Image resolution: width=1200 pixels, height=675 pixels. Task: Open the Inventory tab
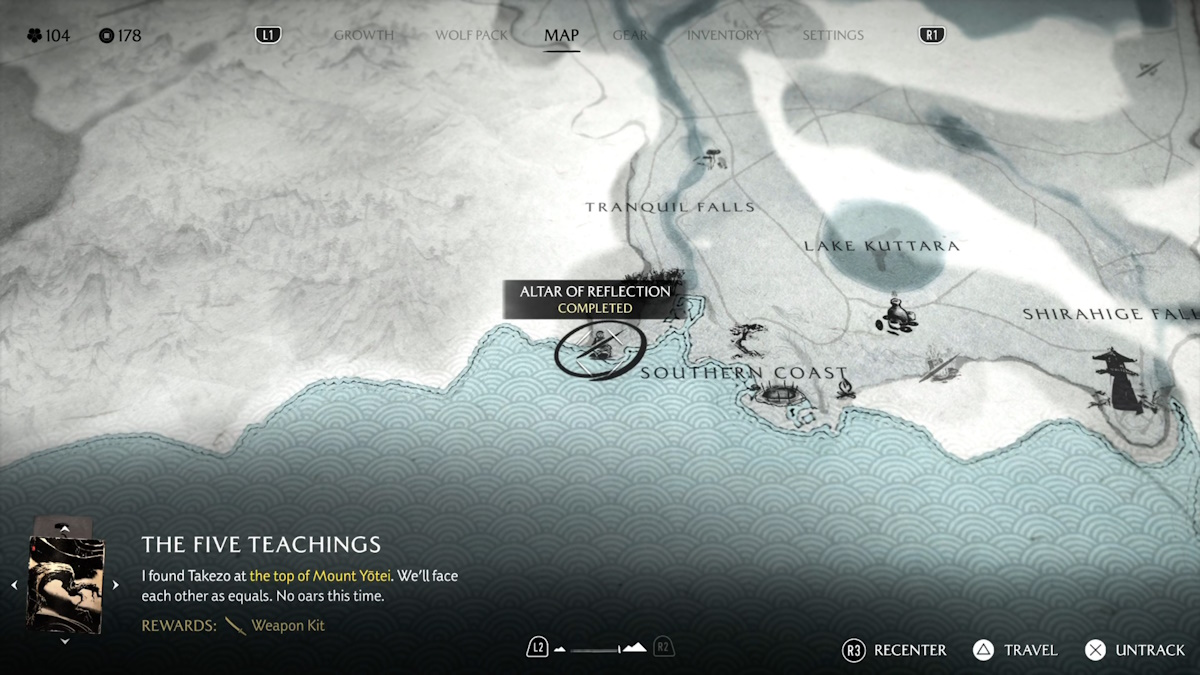[723, 35]
